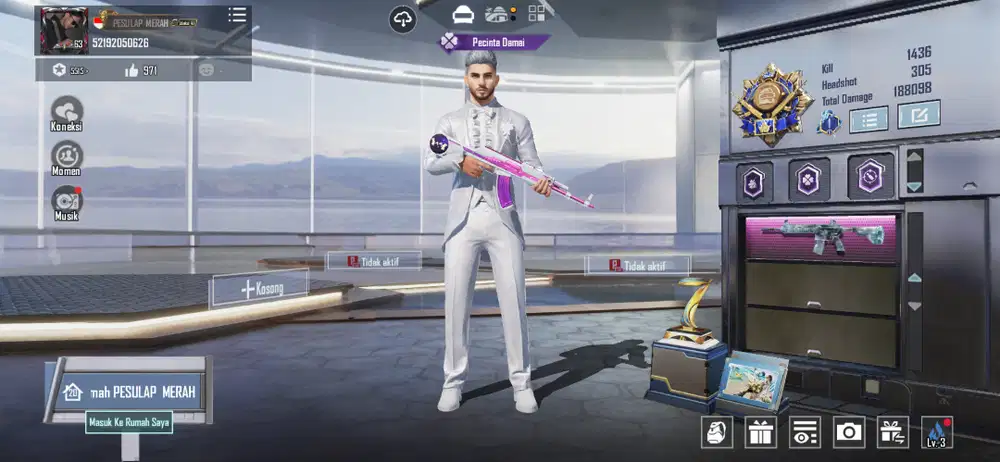The image size is (1000, 462).
Task: Enter home via Masuk Ke Rumah Saya
Action: (x=128, y=423)
